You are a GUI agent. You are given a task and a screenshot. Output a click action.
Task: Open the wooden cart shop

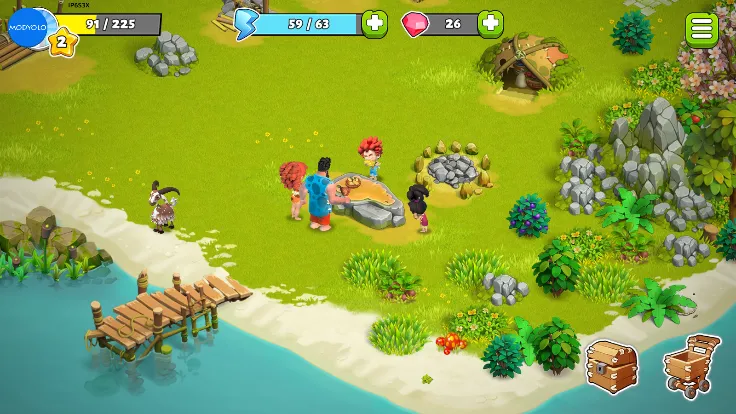coord(691,363)
